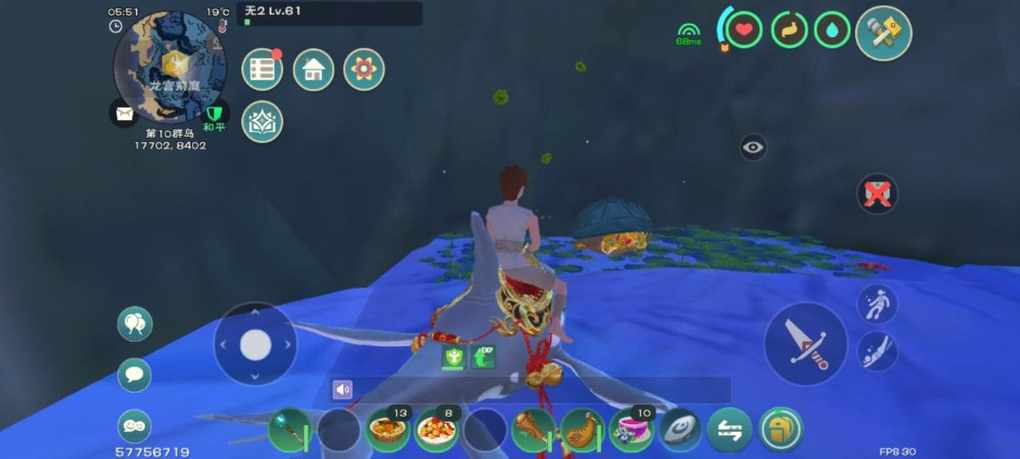Open the chat speech bubble
The height and width of the screenshot is (459, 1020).
134,375
